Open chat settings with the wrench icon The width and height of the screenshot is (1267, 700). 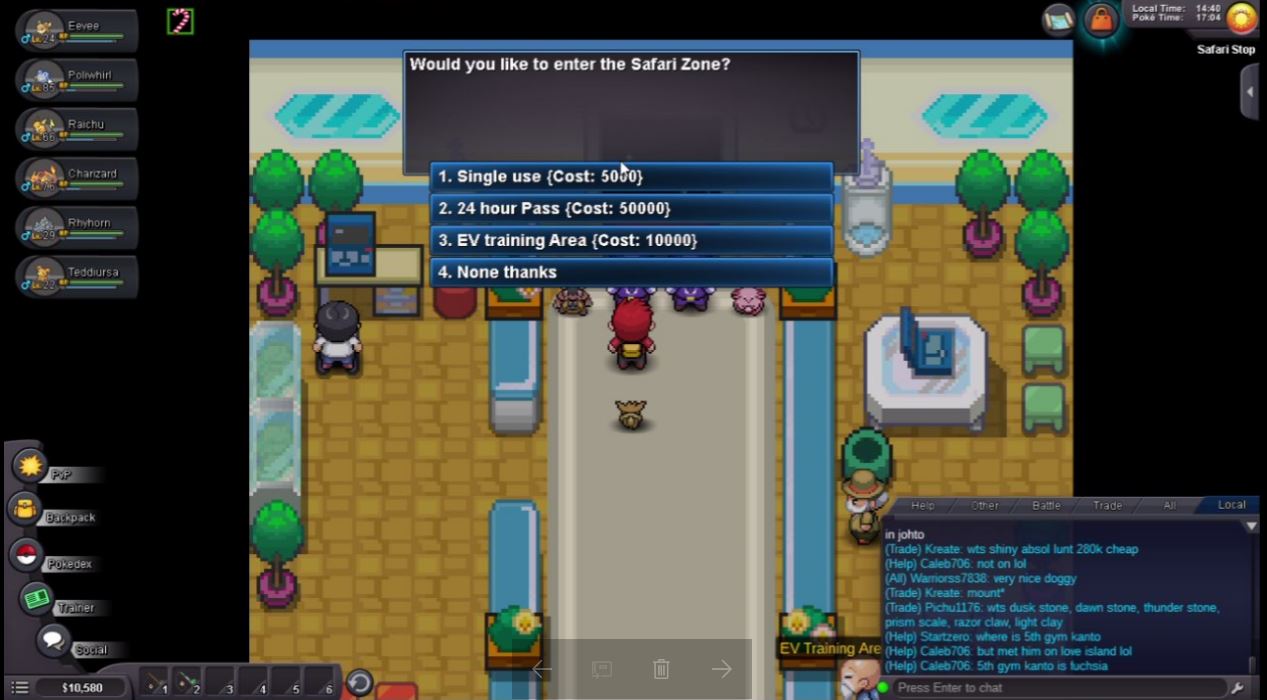pos(1237,688)
